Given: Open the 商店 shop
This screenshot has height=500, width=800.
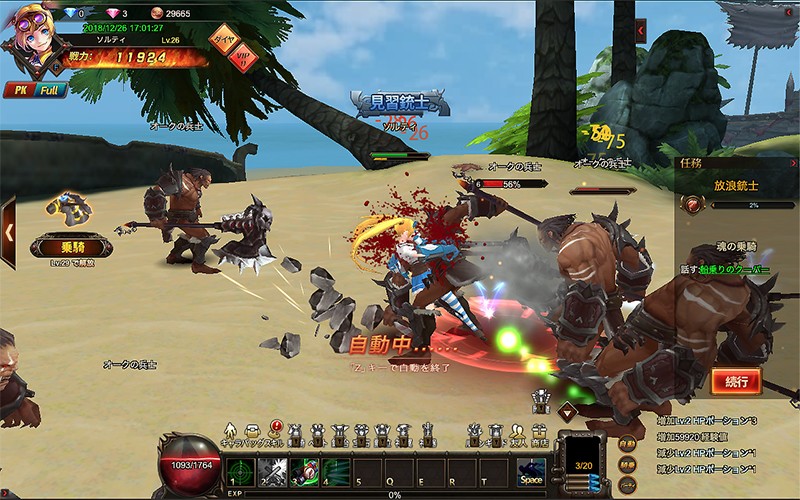Looking at the screenshot, I should tap(541, 434).
